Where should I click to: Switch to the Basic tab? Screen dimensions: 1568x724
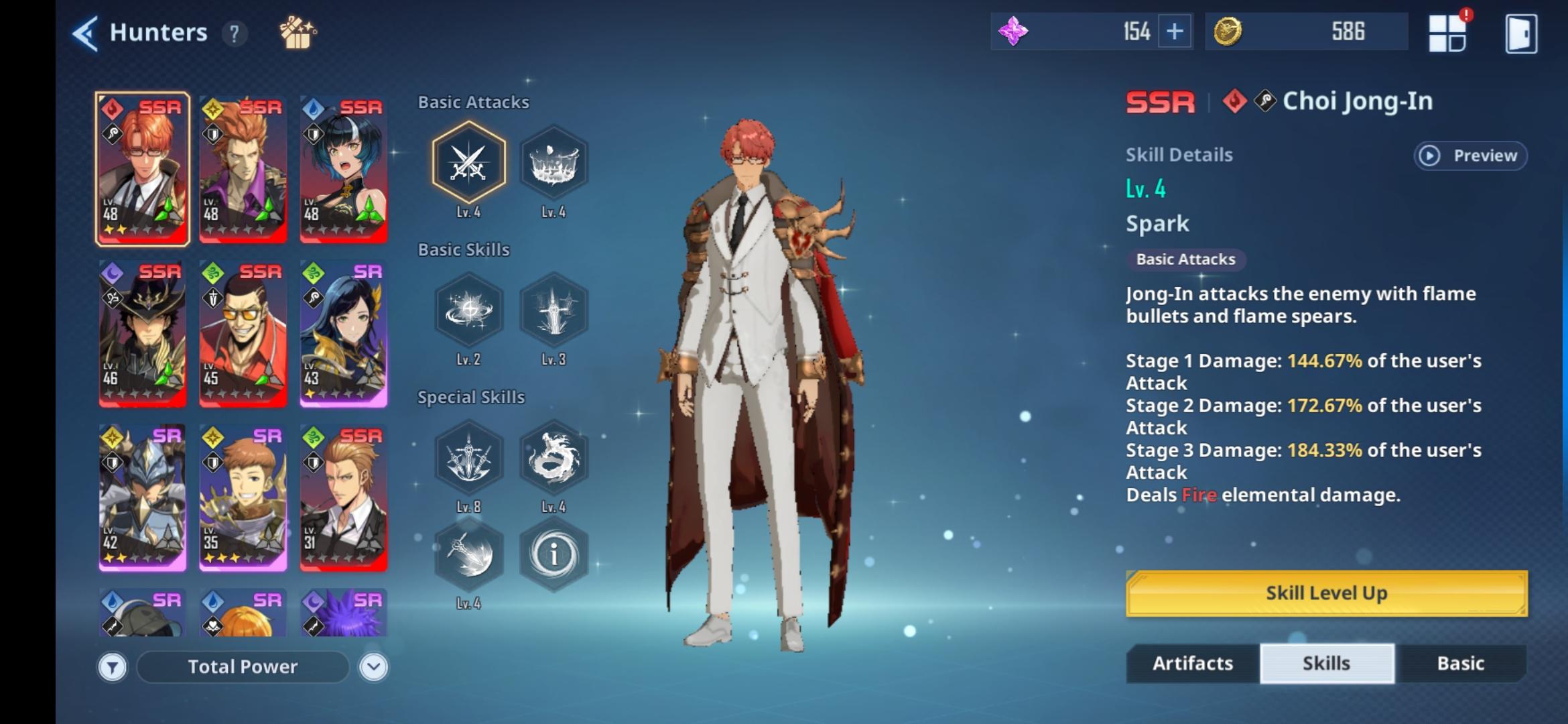1463,663
